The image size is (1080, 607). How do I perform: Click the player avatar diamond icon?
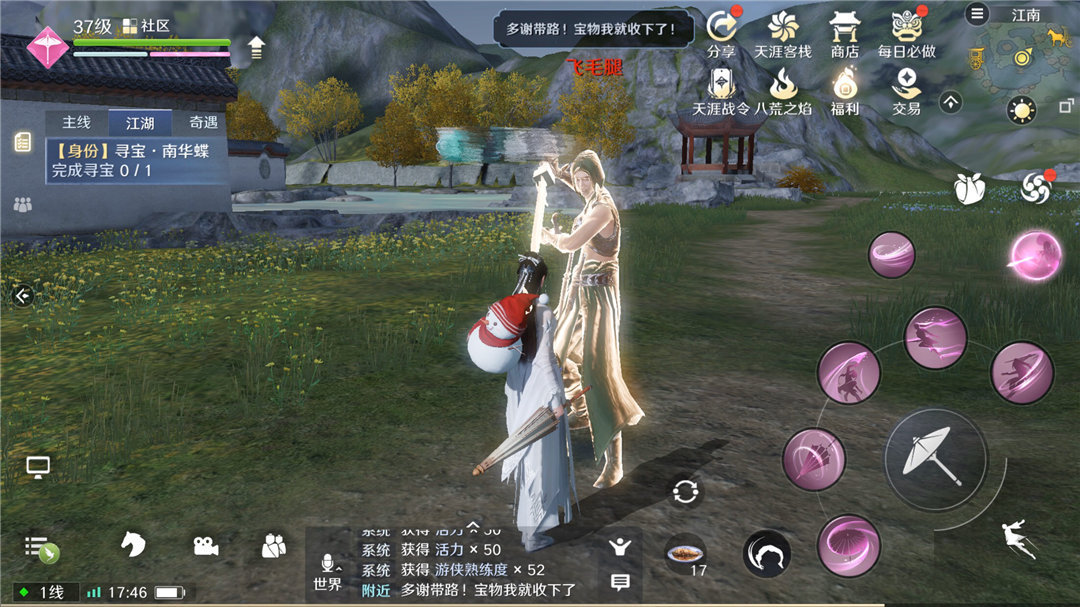[46, 45]
